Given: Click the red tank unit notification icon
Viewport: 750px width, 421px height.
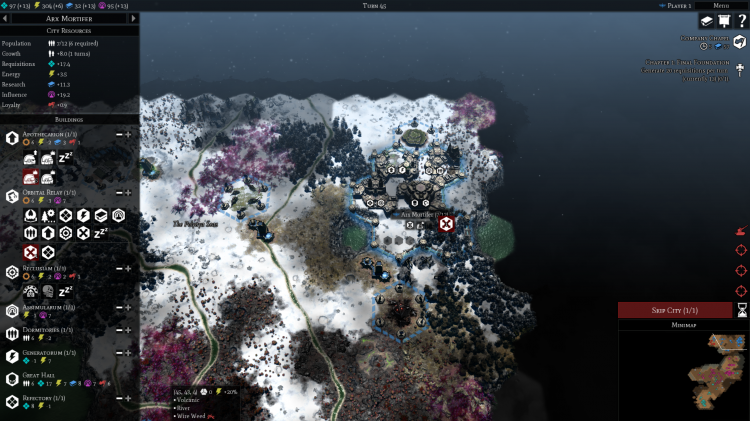Looking at the screenshot, I should tap(741, 231).
